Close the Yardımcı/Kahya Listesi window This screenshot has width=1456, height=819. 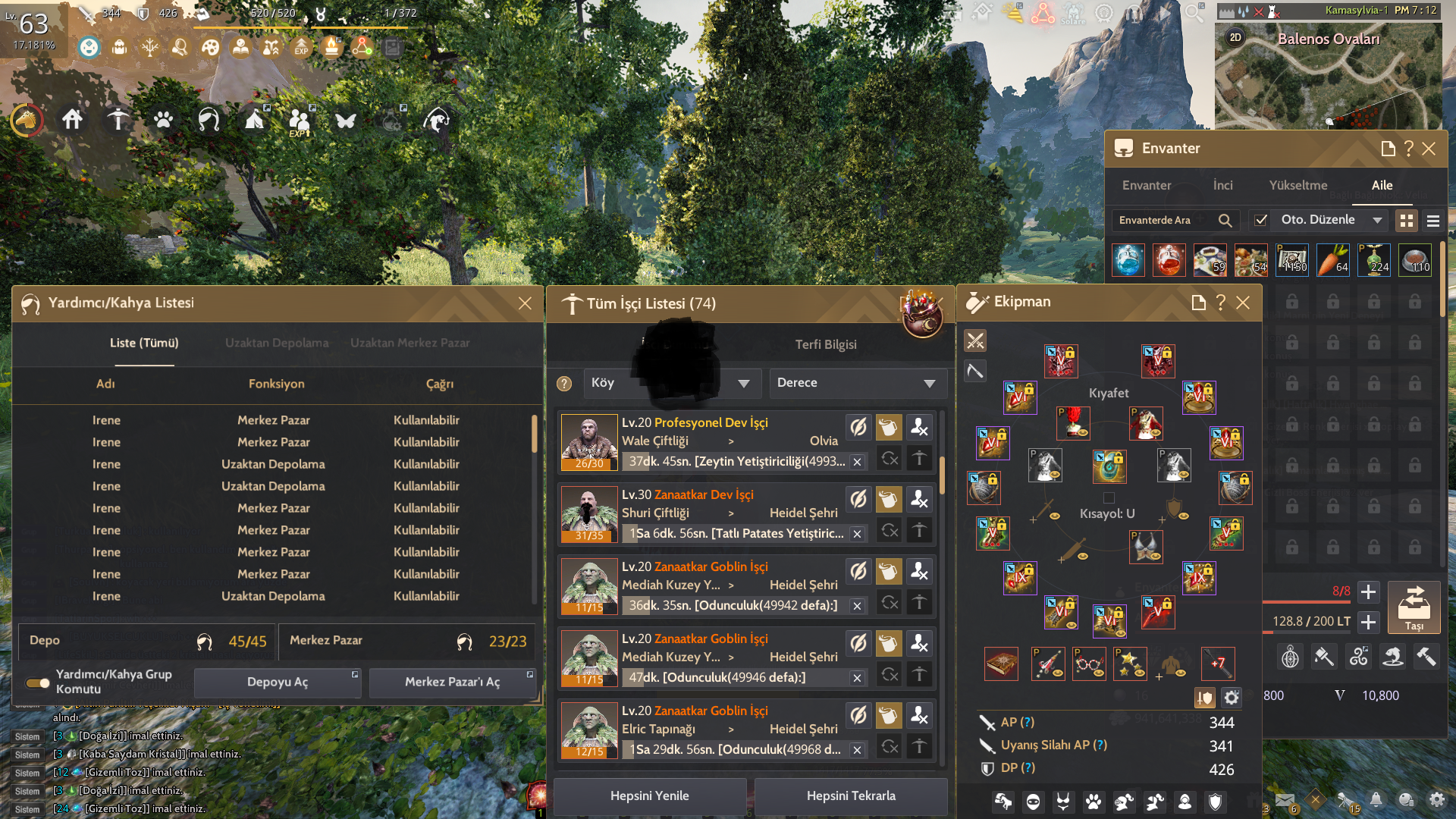click(x=525, y=303)
